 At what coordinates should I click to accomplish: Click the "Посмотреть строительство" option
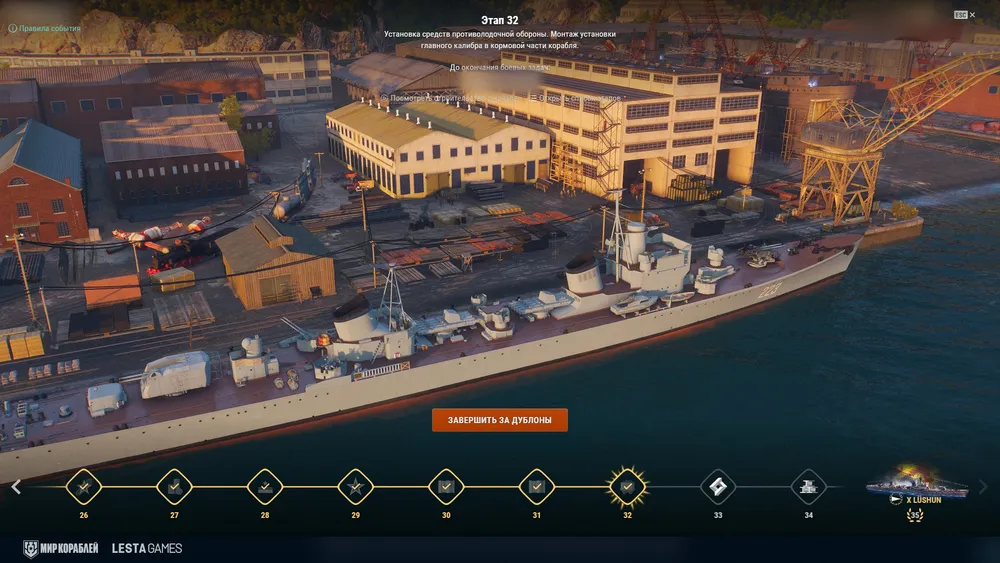[432, 98]
